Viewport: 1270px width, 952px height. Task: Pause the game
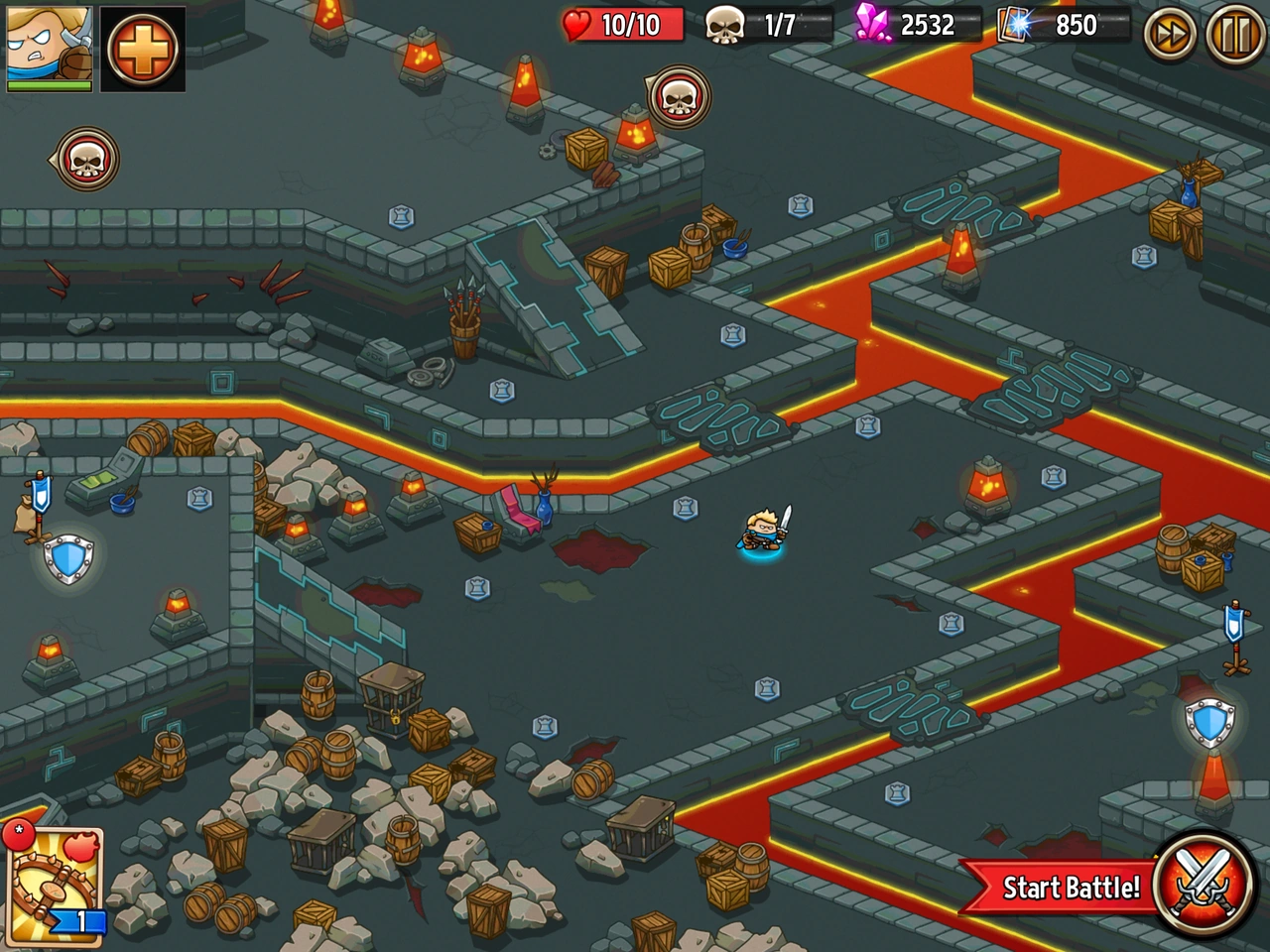coord(1235,34)
